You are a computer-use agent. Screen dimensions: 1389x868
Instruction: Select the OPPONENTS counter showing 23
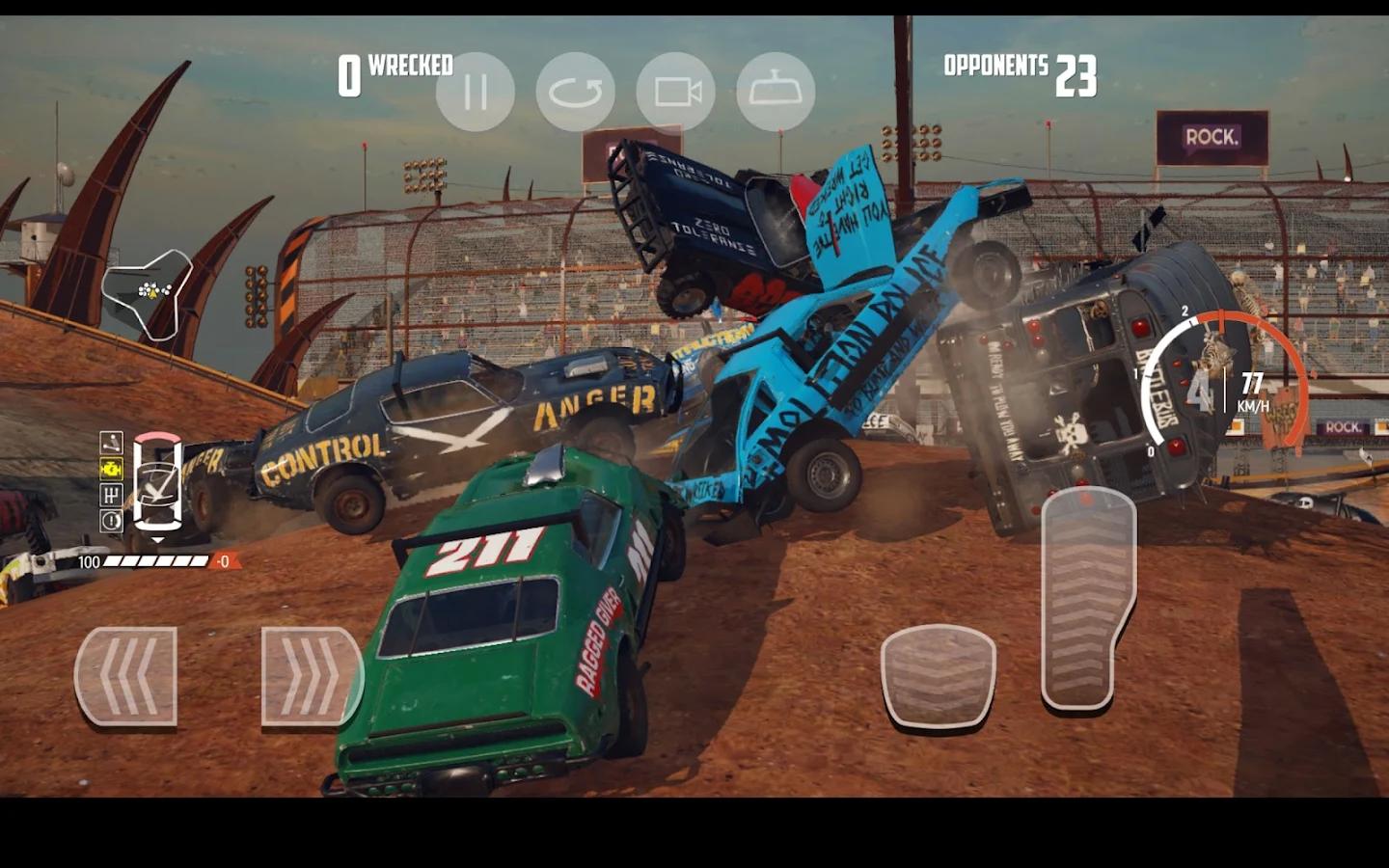1020,71
